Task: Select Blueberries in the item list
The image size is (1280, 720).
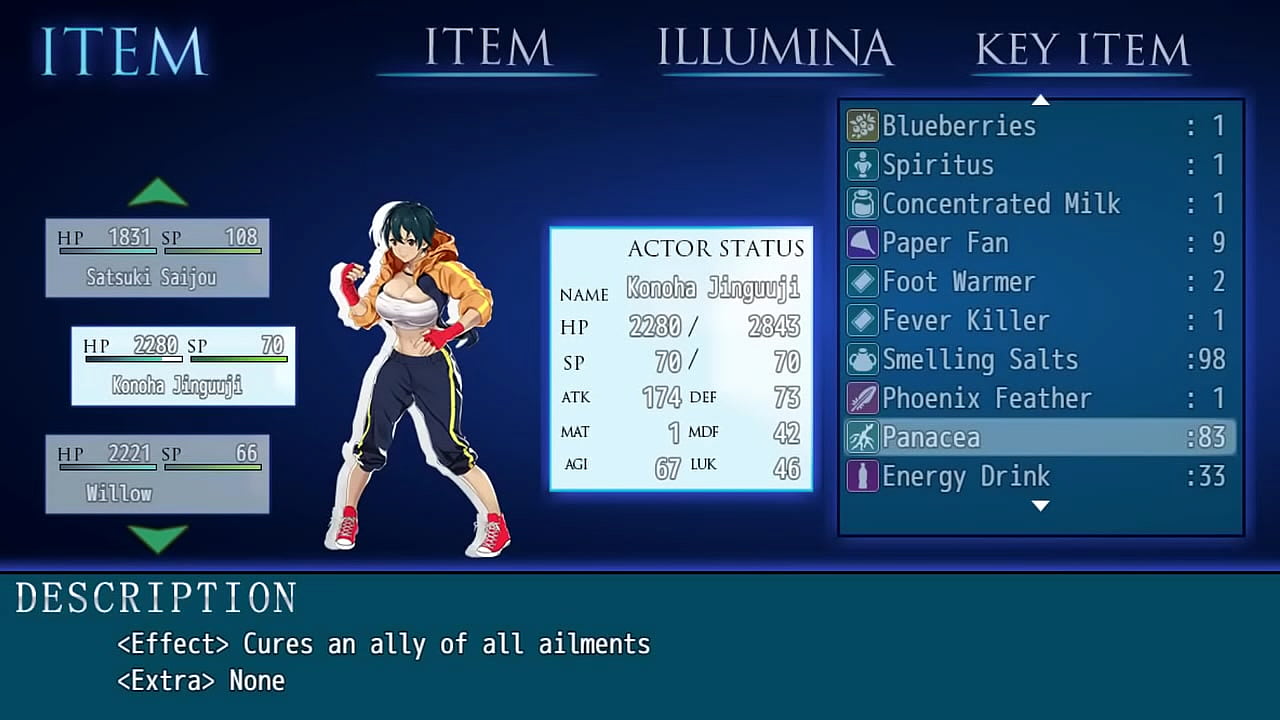Action: click(x=1040, y=126)
